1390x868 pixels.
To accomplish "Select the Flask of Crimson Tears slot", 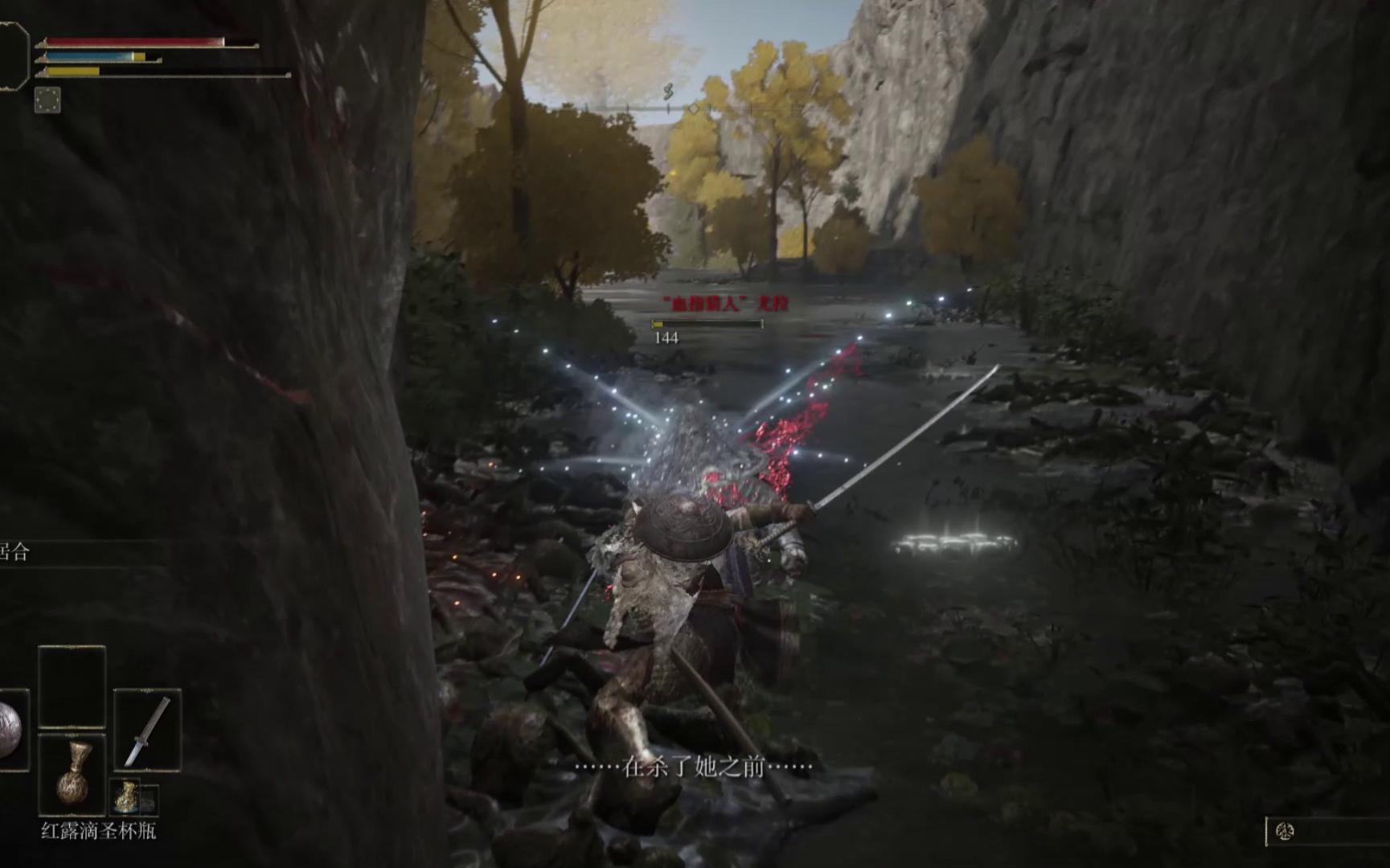I will tap(72, 774).
